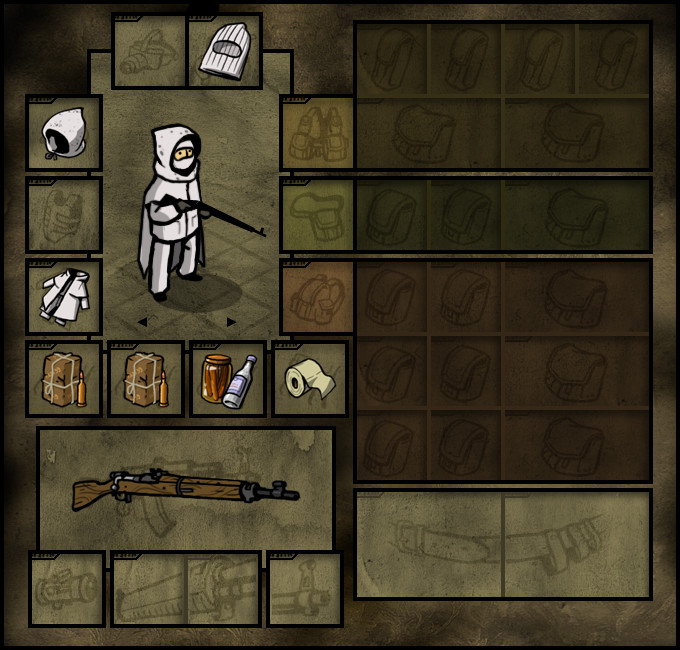Rotate character with the right arrow
Image resolution: width=680 pixels, height=650 pixels.
coord(232,322)
